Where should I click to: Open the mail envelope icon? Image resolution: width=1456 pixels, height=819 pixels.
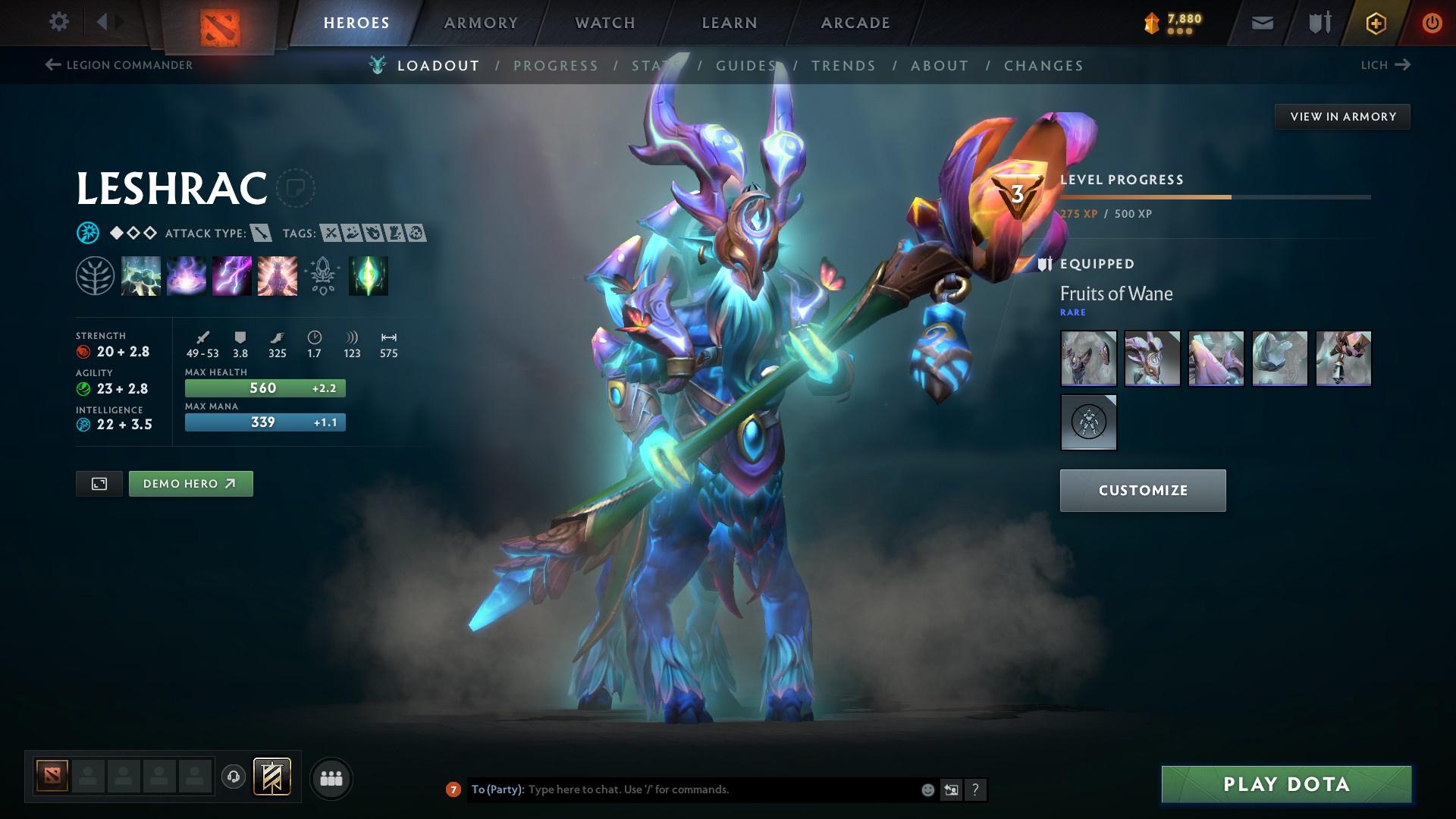pyautogui.click(x=1262, y=24)
